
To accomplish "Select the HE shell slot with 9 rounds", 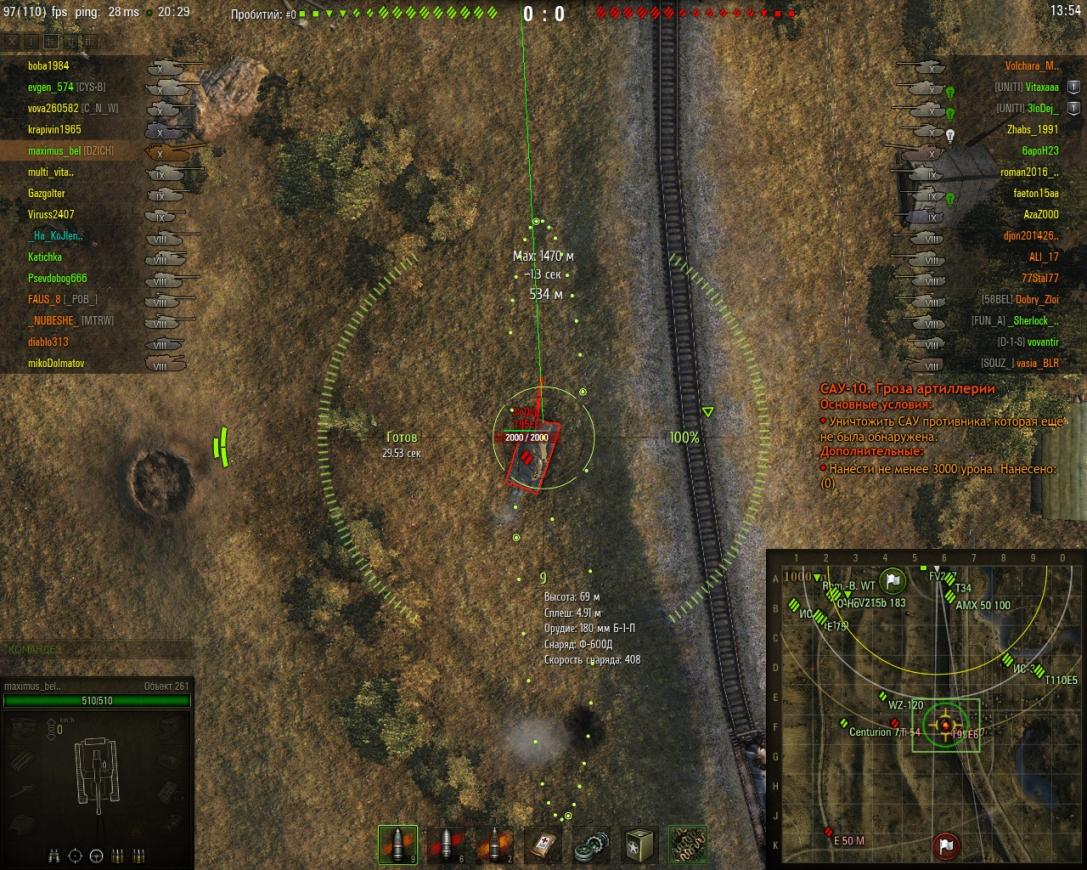I will [x=398, y=845].
